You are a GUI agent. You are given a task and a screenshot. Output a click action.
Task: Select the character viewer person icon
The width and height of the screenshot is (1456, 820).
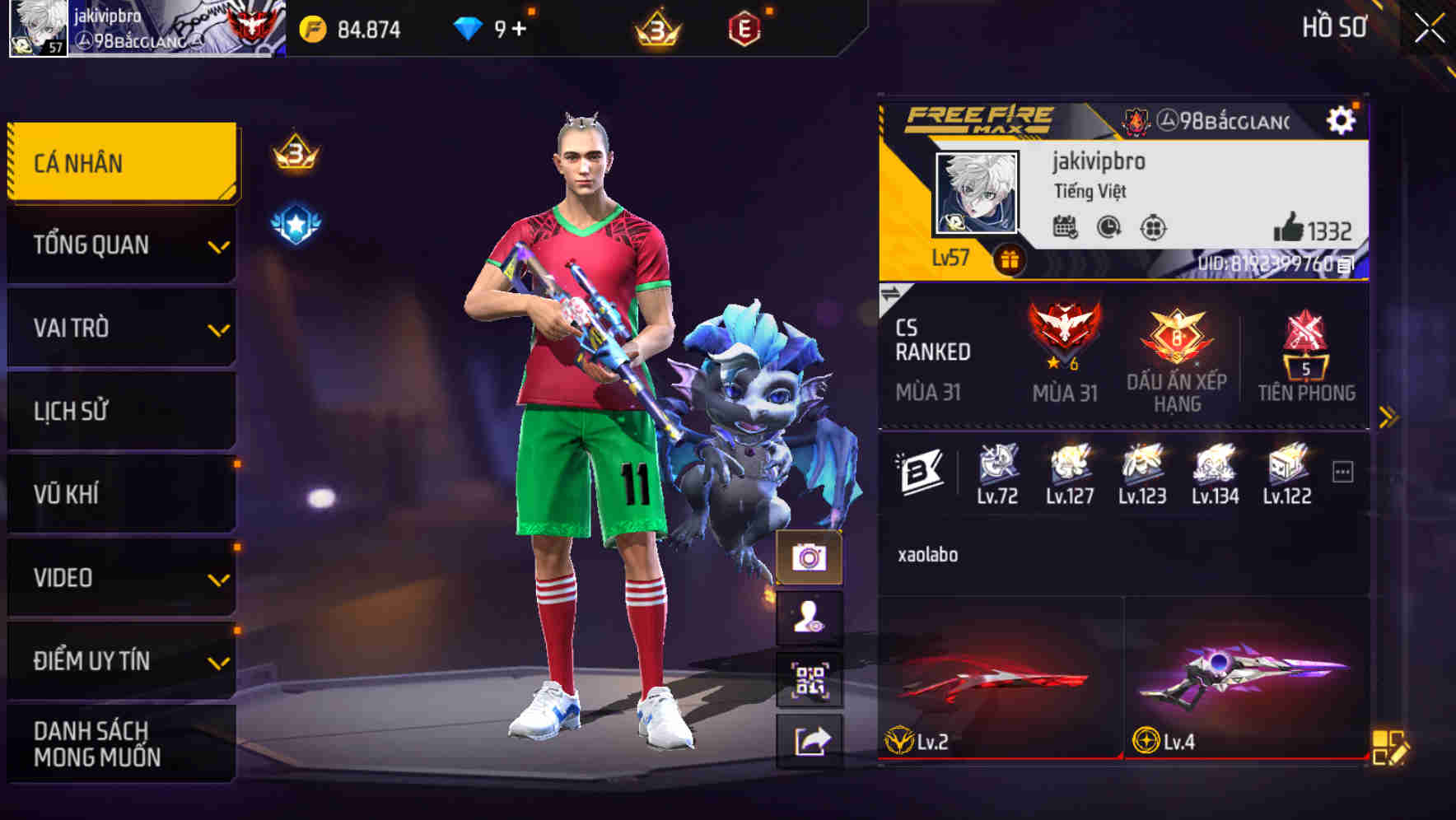[811, 617]
